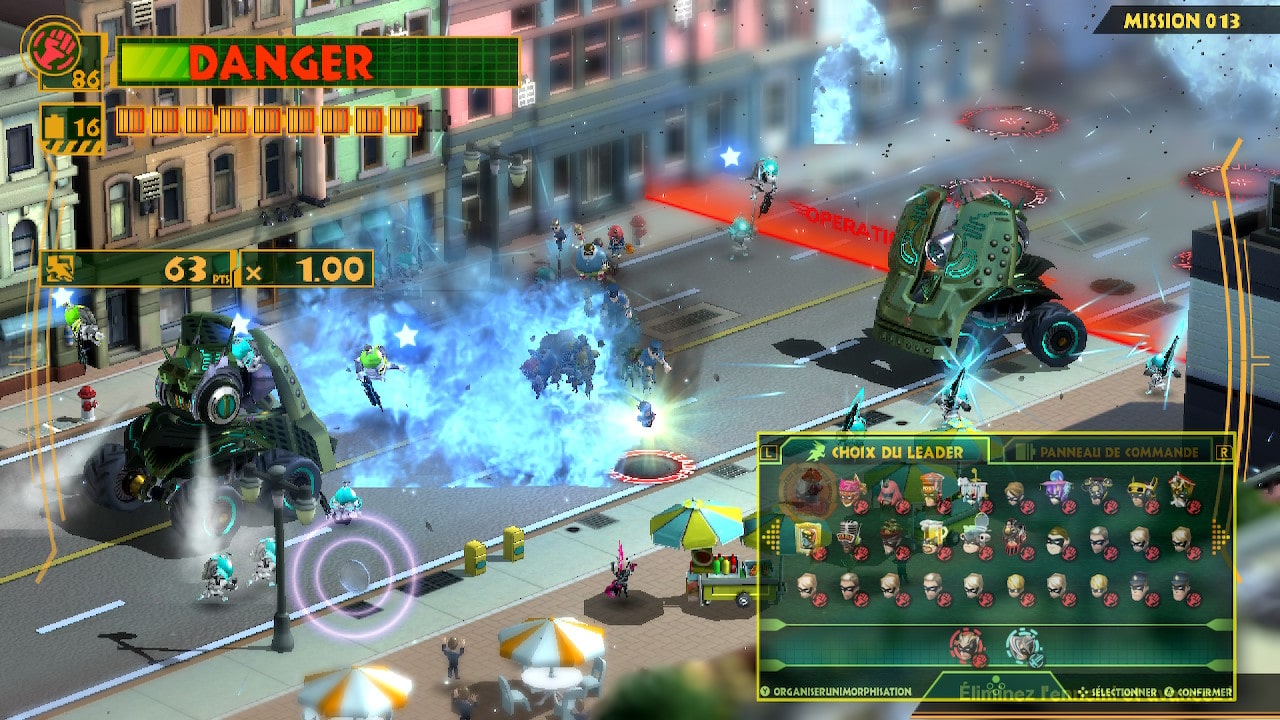The height and width of the screenshot is (720, 1280).
Task: Select the cyan circled sword leader
Action: click(1022, 645)
